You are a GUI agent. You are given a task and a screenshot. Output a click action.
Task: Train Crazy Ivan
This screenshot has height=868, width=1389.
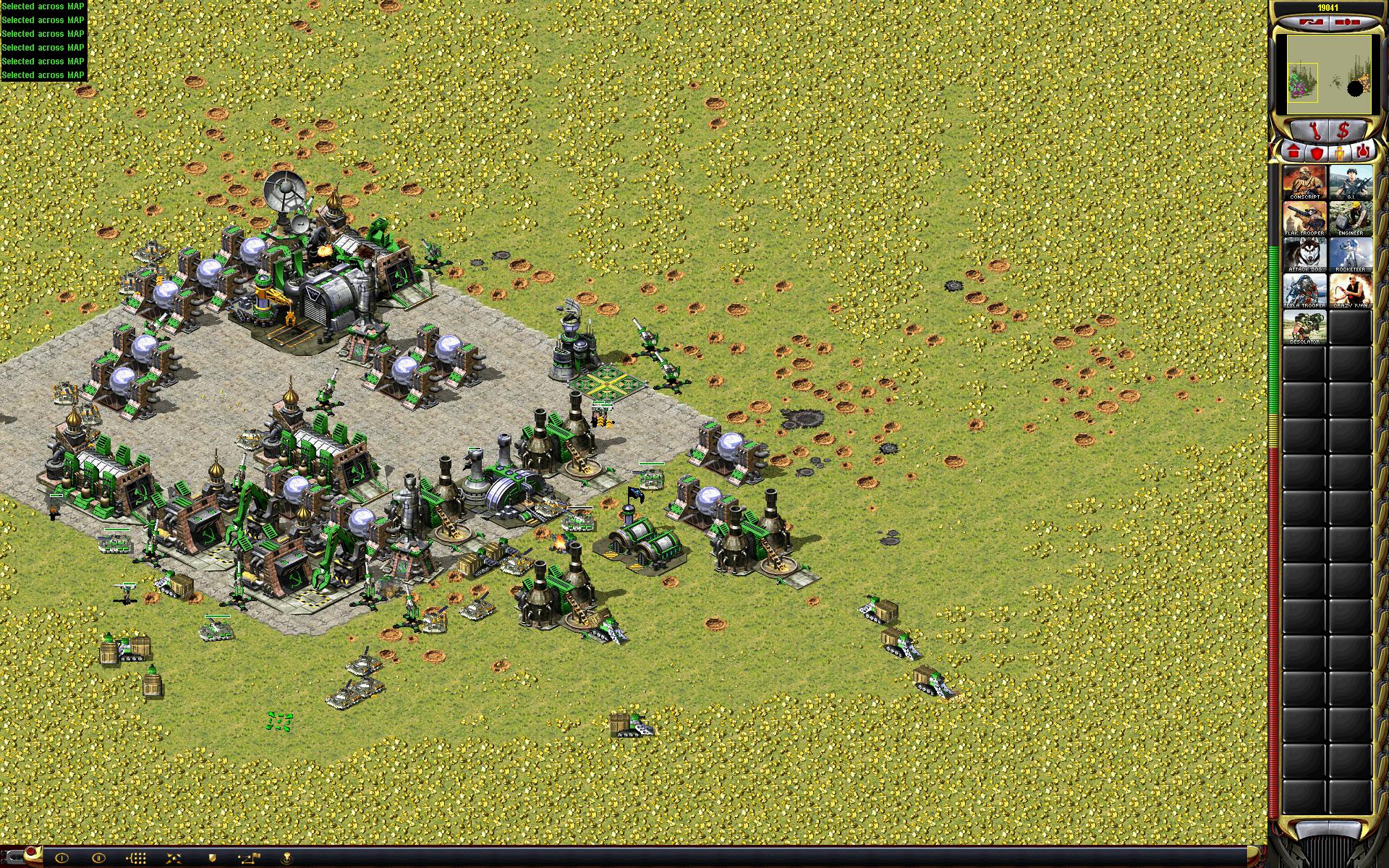click(x=1350, y=290)
